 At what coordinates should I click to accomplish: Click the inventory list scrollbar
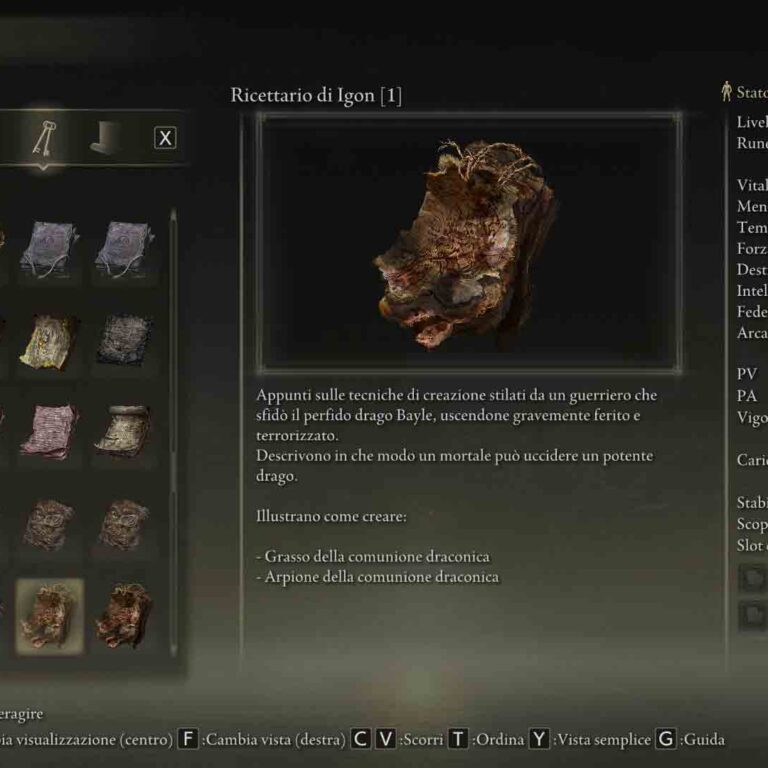tap(174, 400)
